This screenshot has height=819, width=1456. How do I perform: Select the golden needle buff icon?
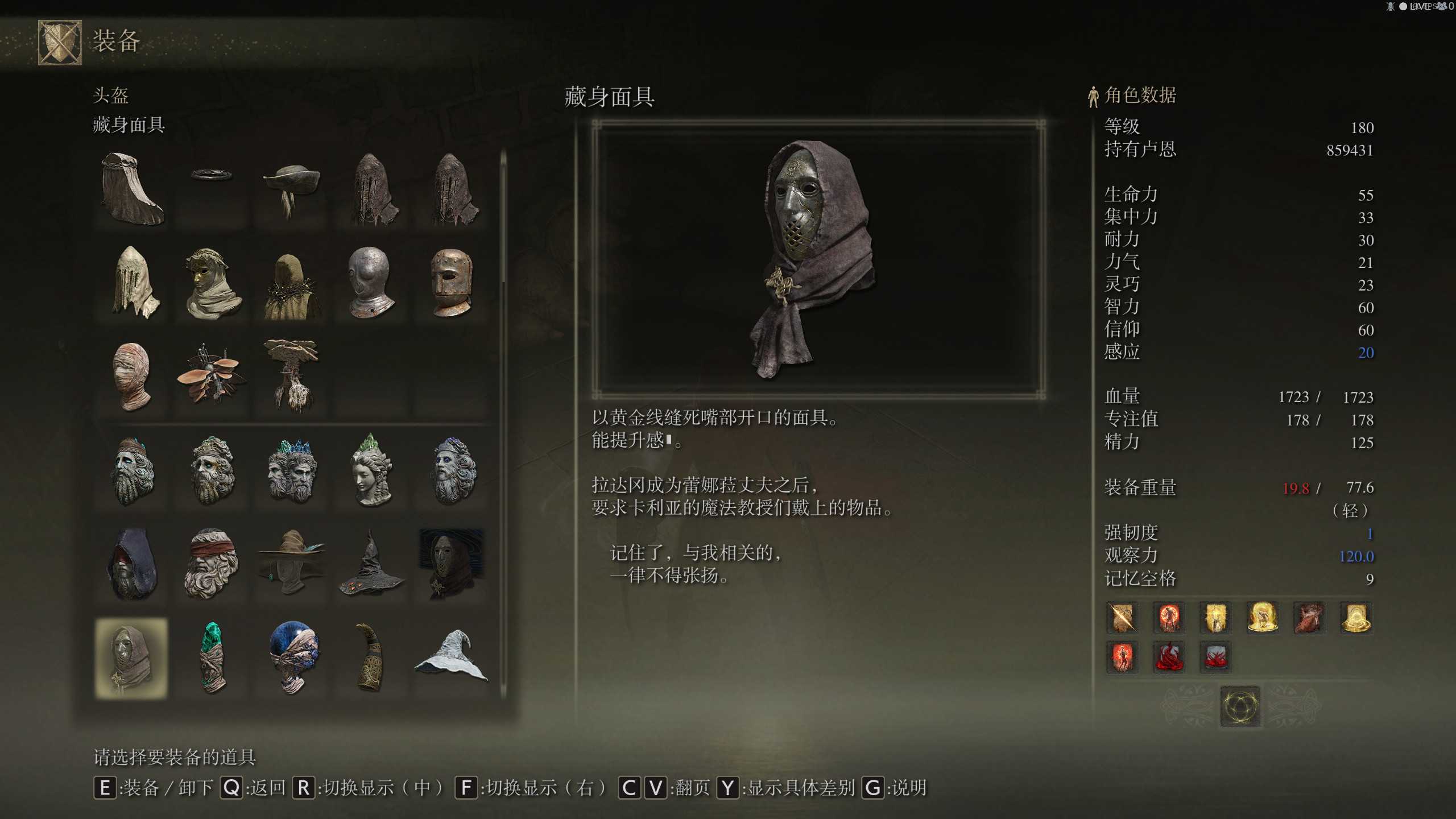pos(1122,619)
